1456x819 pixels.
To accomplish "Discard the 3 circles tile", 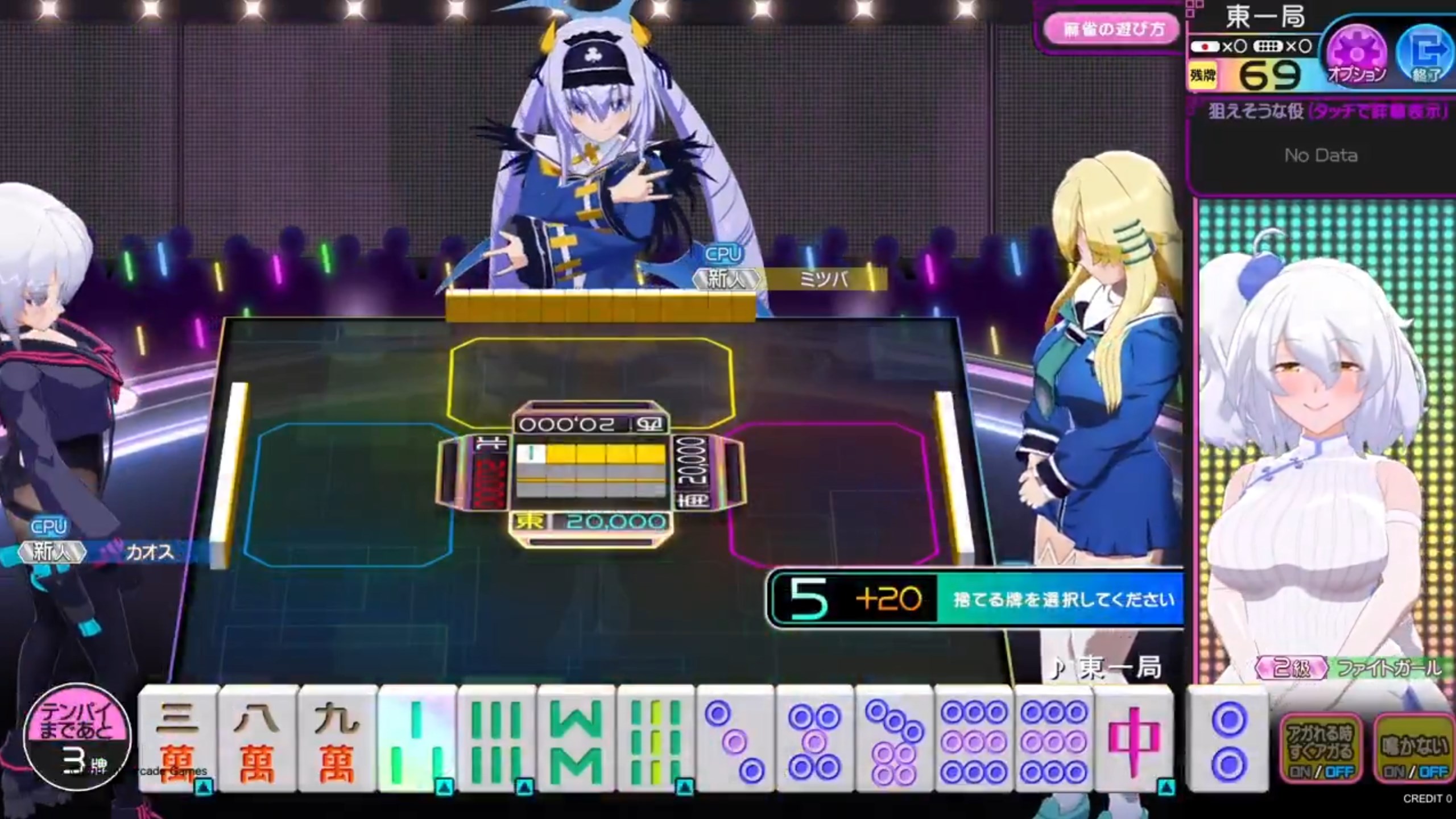I will pos(735,739).
